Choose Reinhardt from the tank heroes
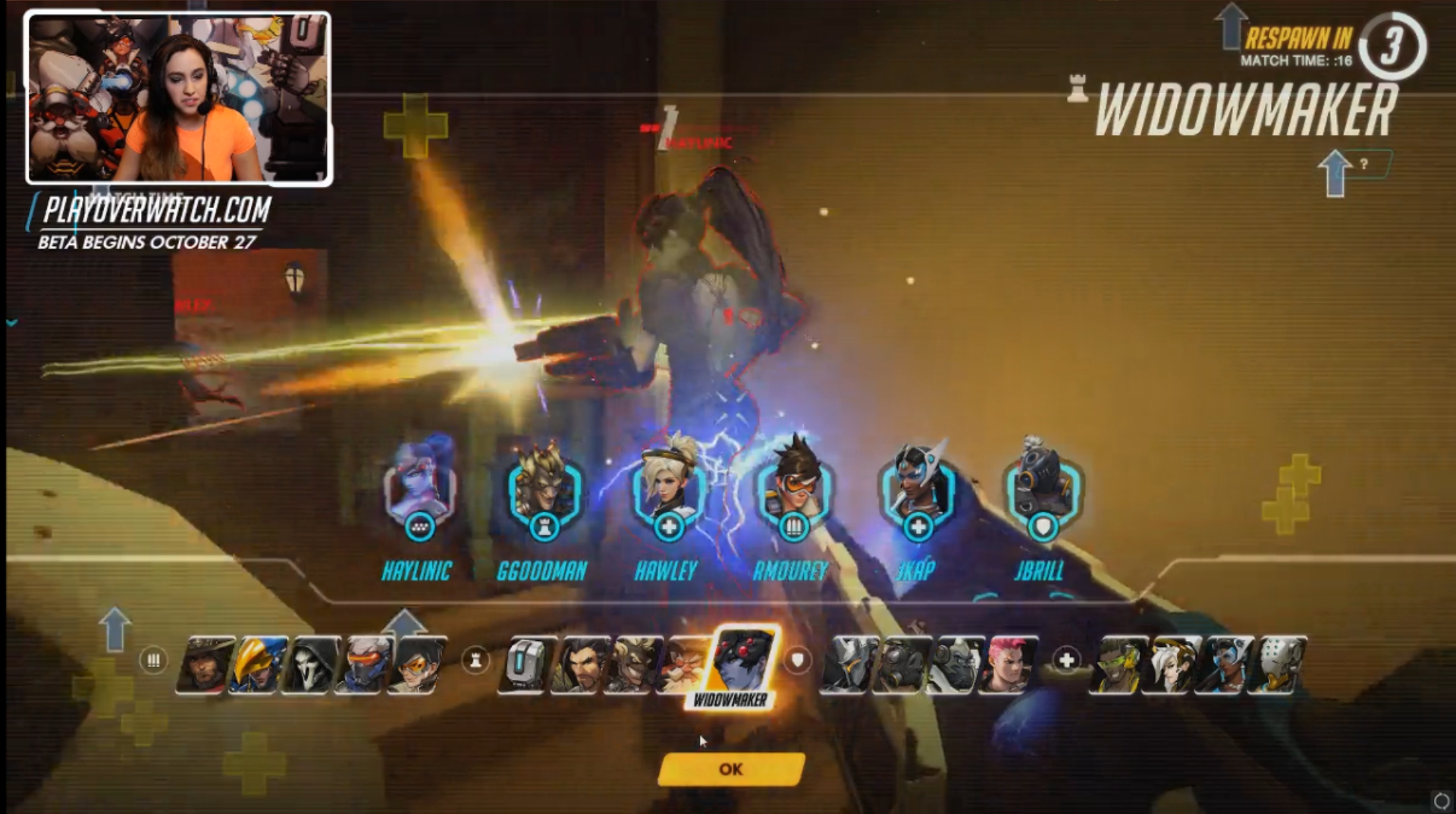The image size is (1456, 814). click(848, 665)
